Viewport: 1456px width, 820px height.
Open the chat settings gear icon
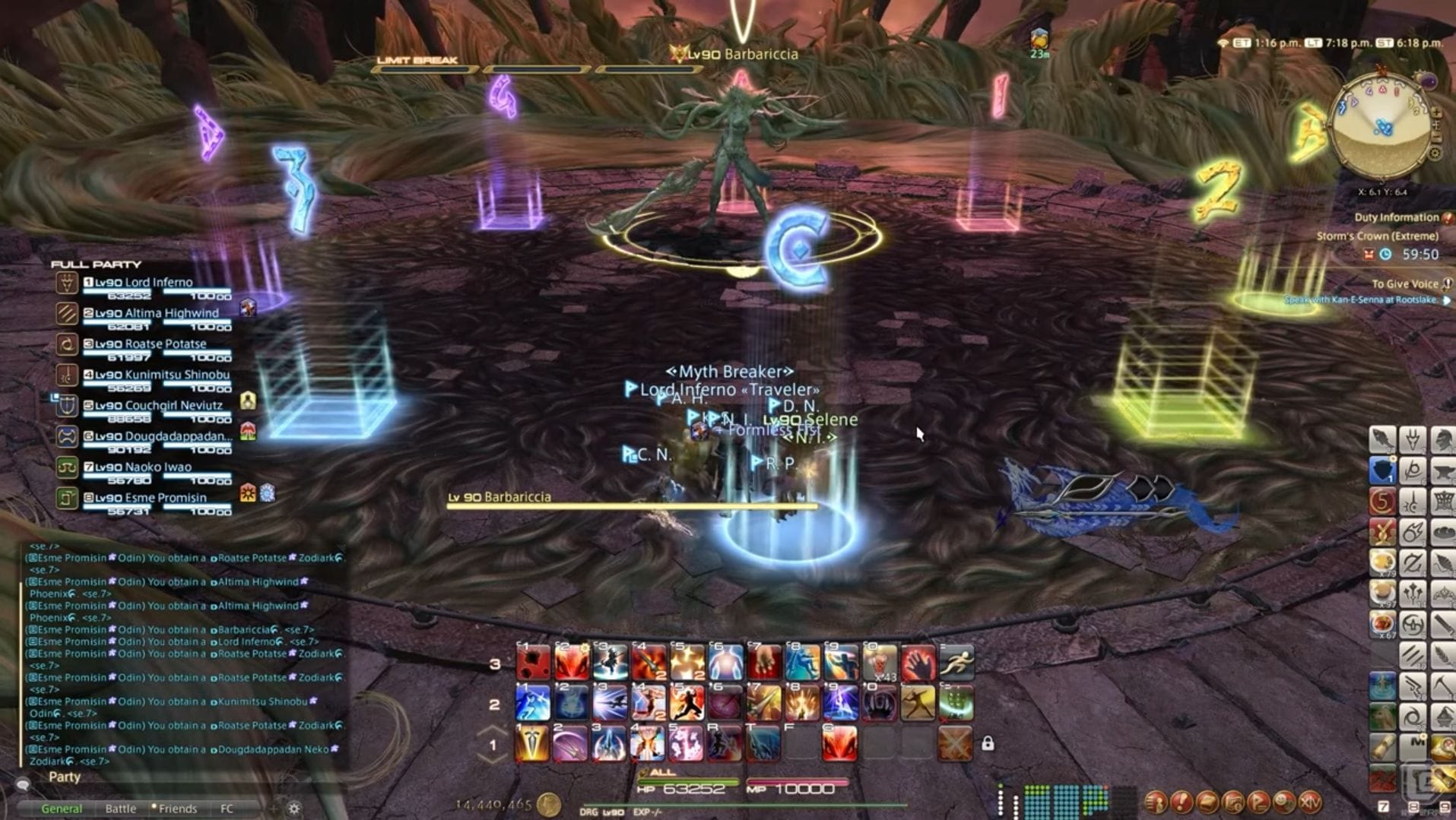click(x=293, y=808)
